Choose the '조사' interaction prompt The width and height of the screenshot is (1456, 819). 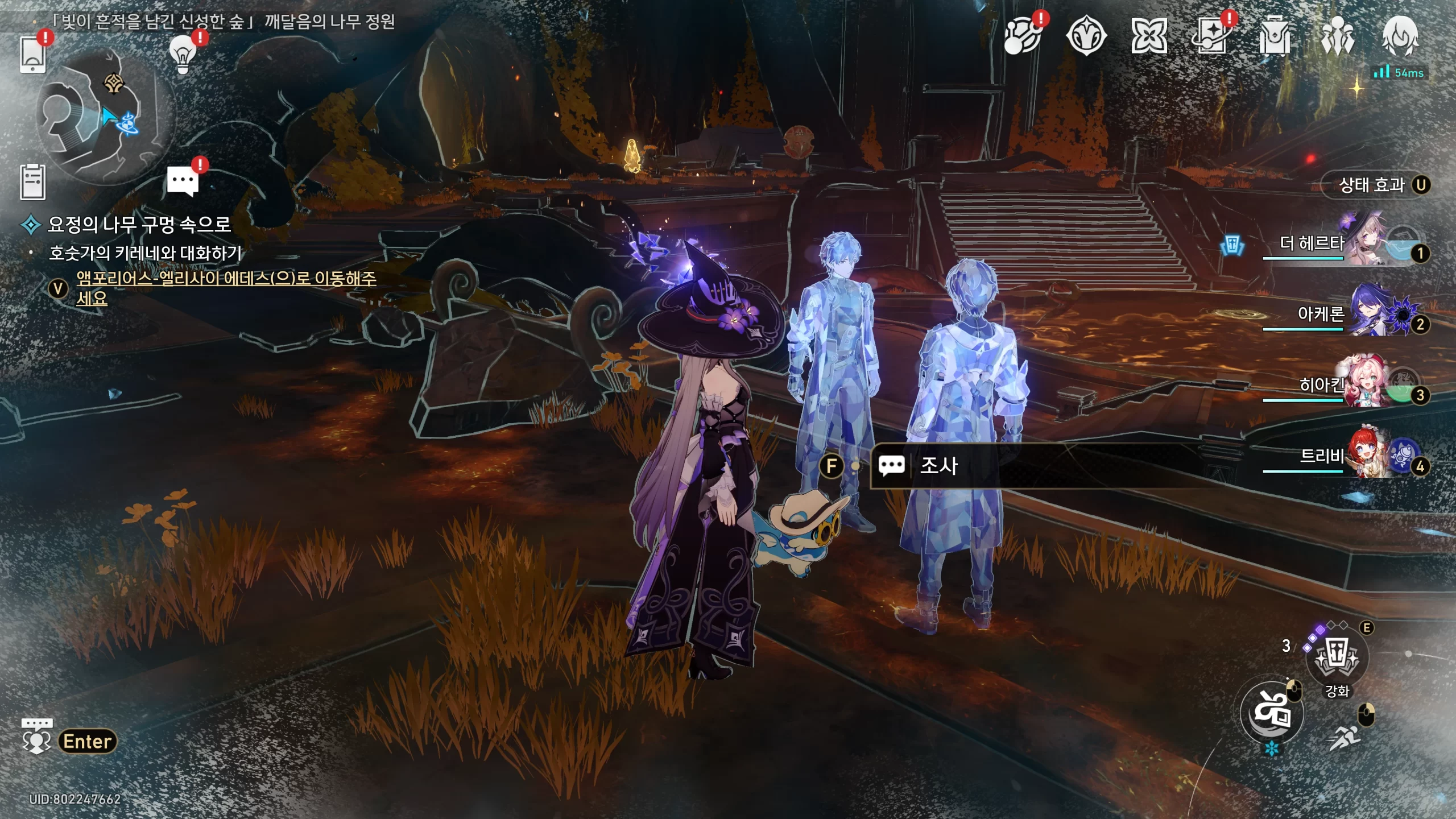(x=938, y=466)
